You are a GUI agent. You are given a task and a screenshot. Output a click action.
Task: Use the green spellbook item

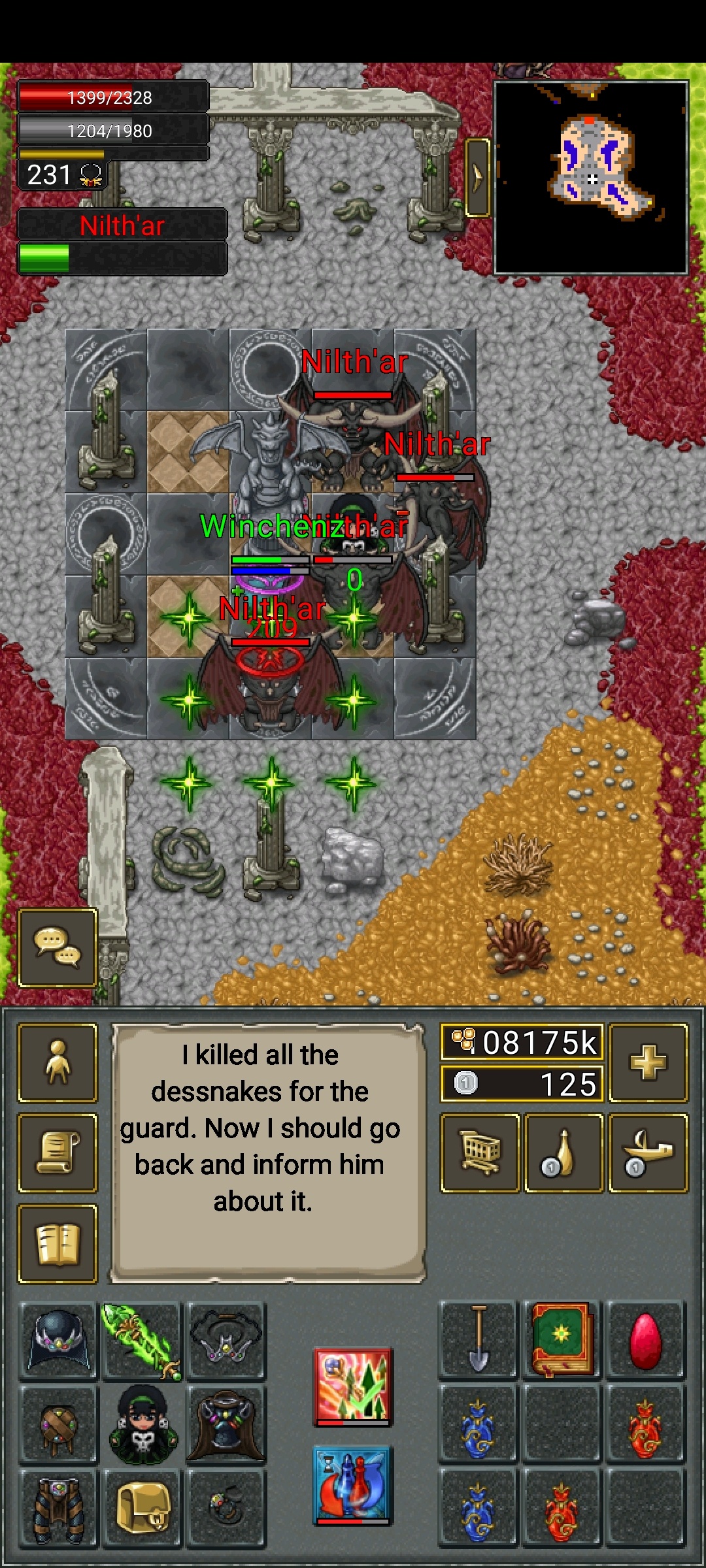pos(562,1339)
